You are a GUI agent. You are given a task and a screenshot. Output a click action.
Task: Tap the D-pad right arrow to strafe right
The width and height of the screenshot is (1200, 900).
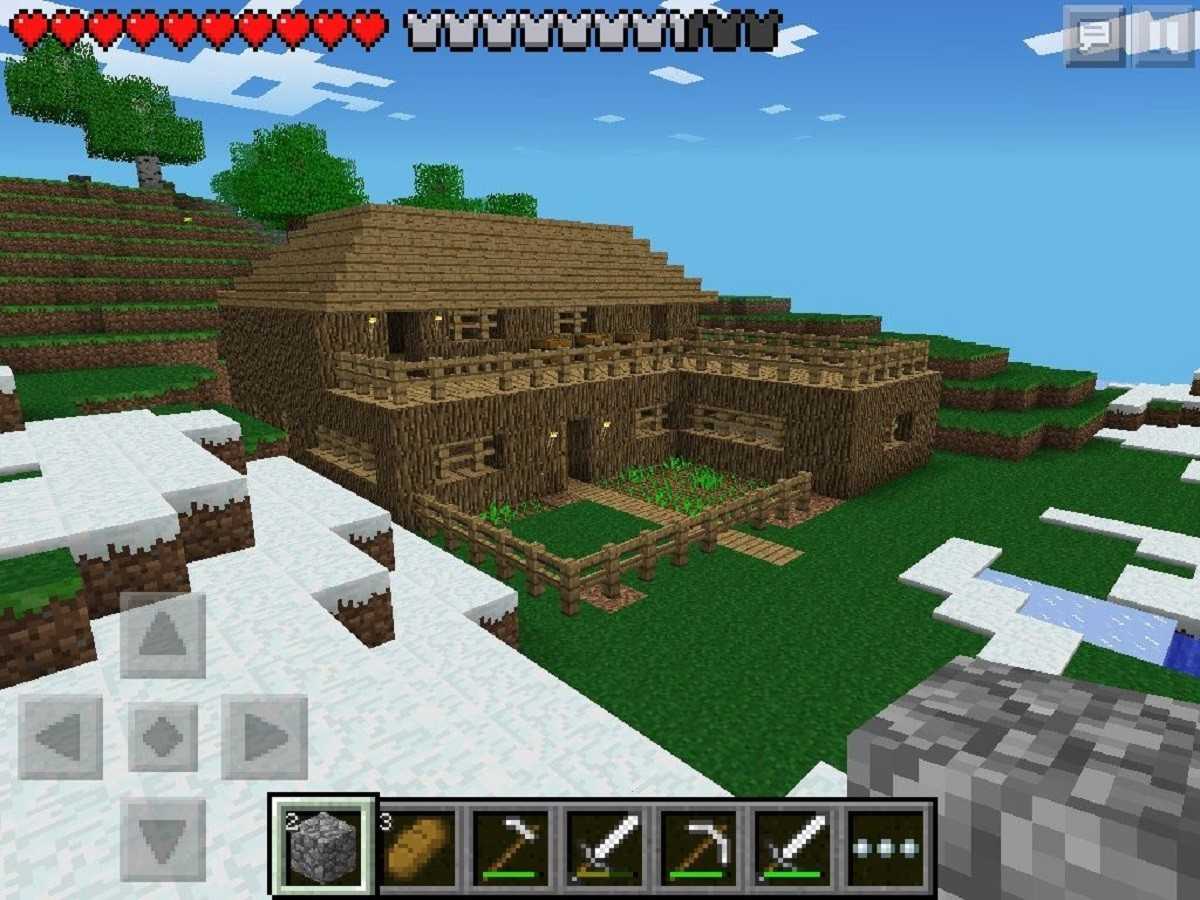(x=264, y=738)
